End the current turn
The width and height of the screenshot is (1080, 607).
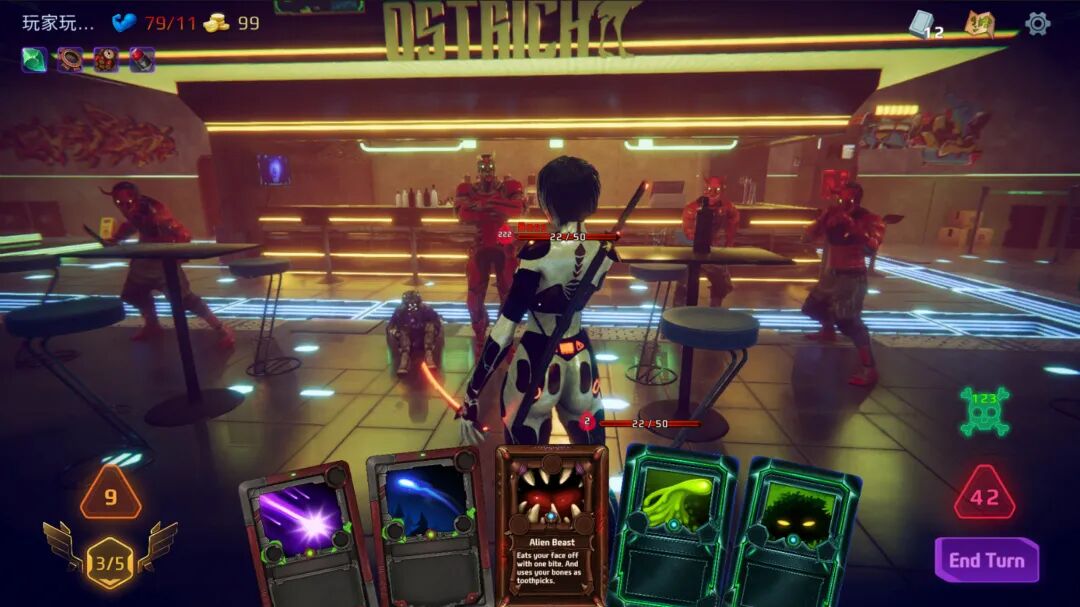(x=986, y=560)
